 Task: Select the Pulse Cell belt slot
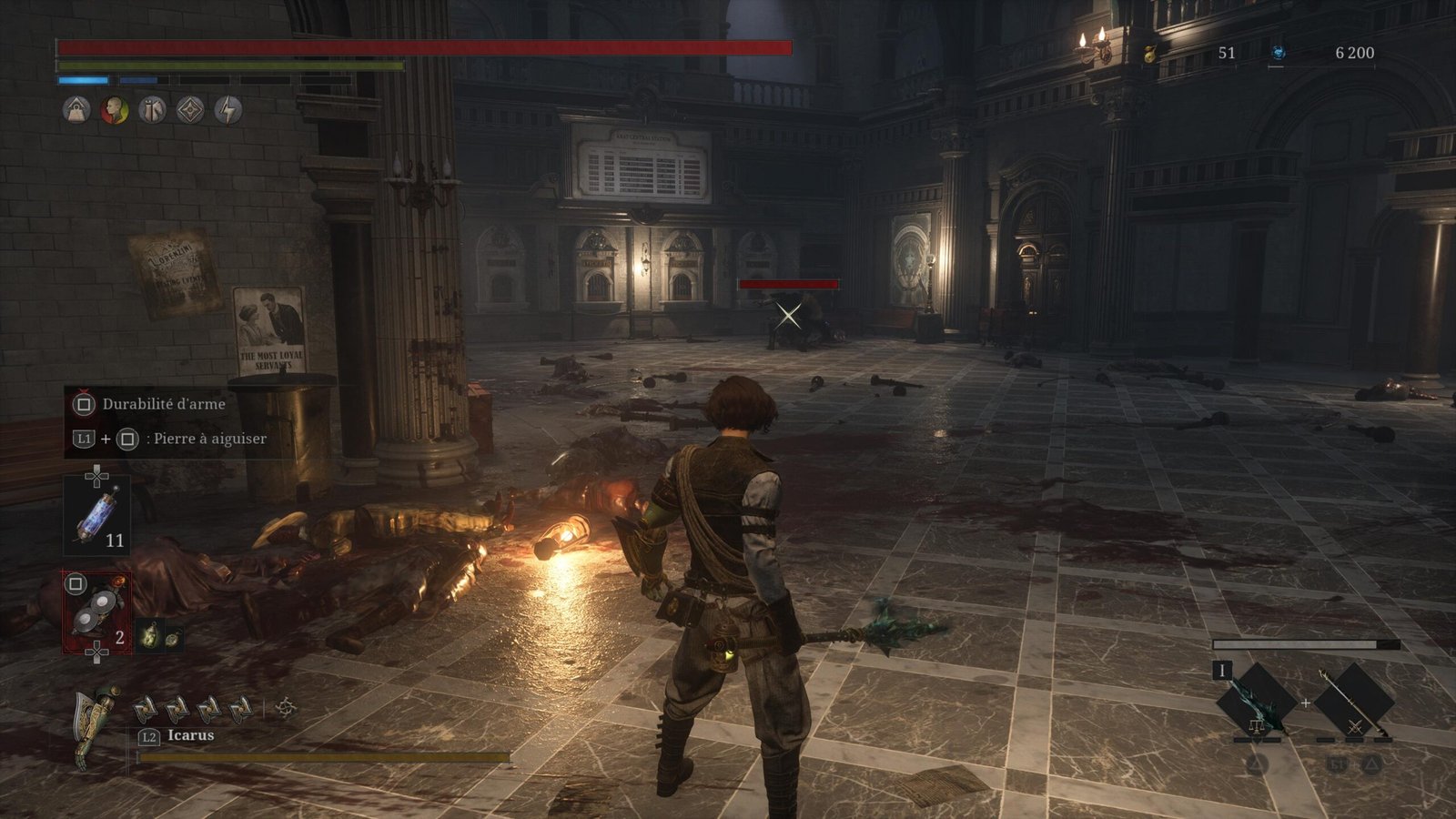point(96,516)
